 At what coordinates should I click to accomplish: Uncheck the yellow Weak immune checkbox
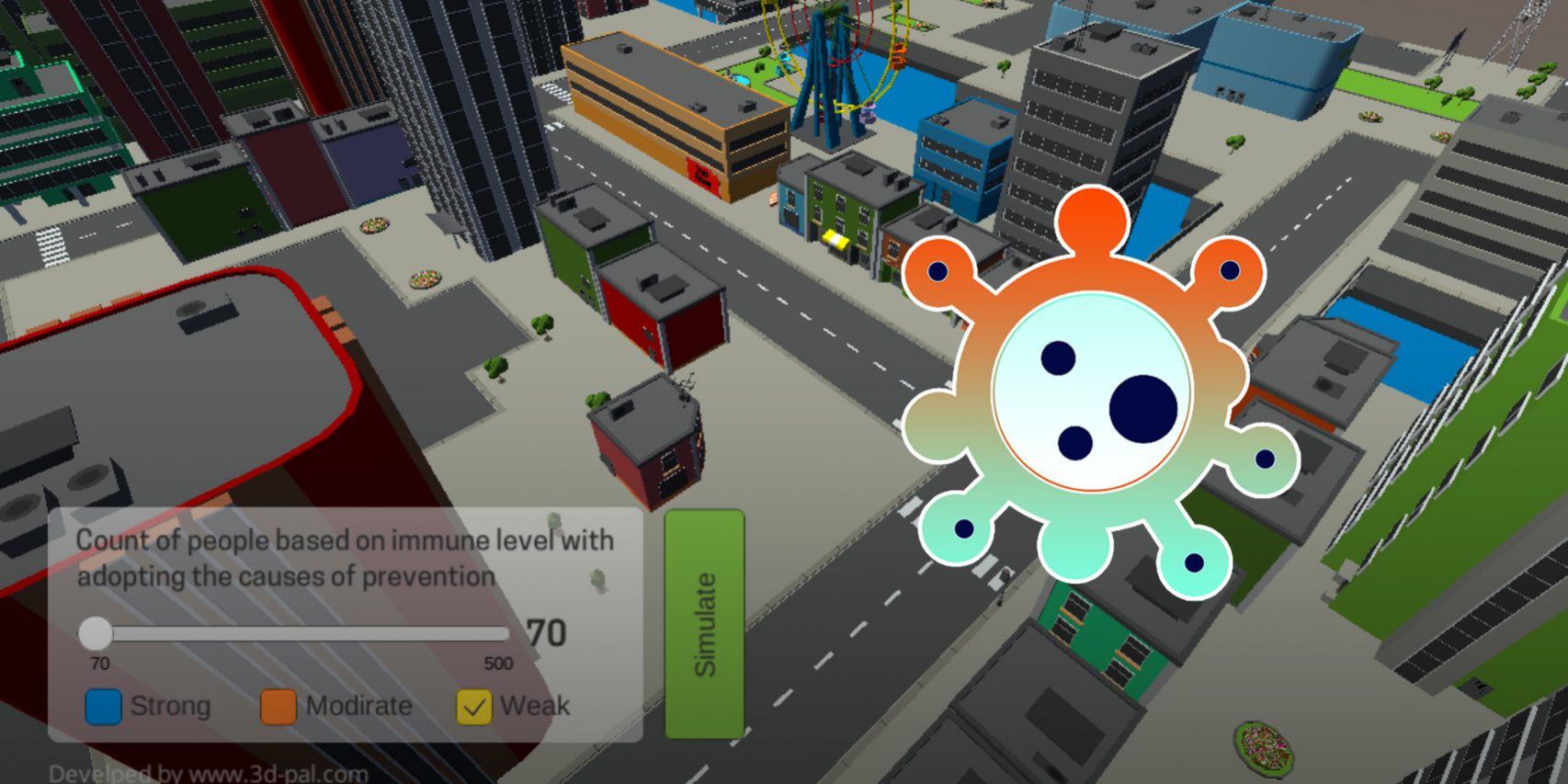pyautogui.click(x=474, y=707)
